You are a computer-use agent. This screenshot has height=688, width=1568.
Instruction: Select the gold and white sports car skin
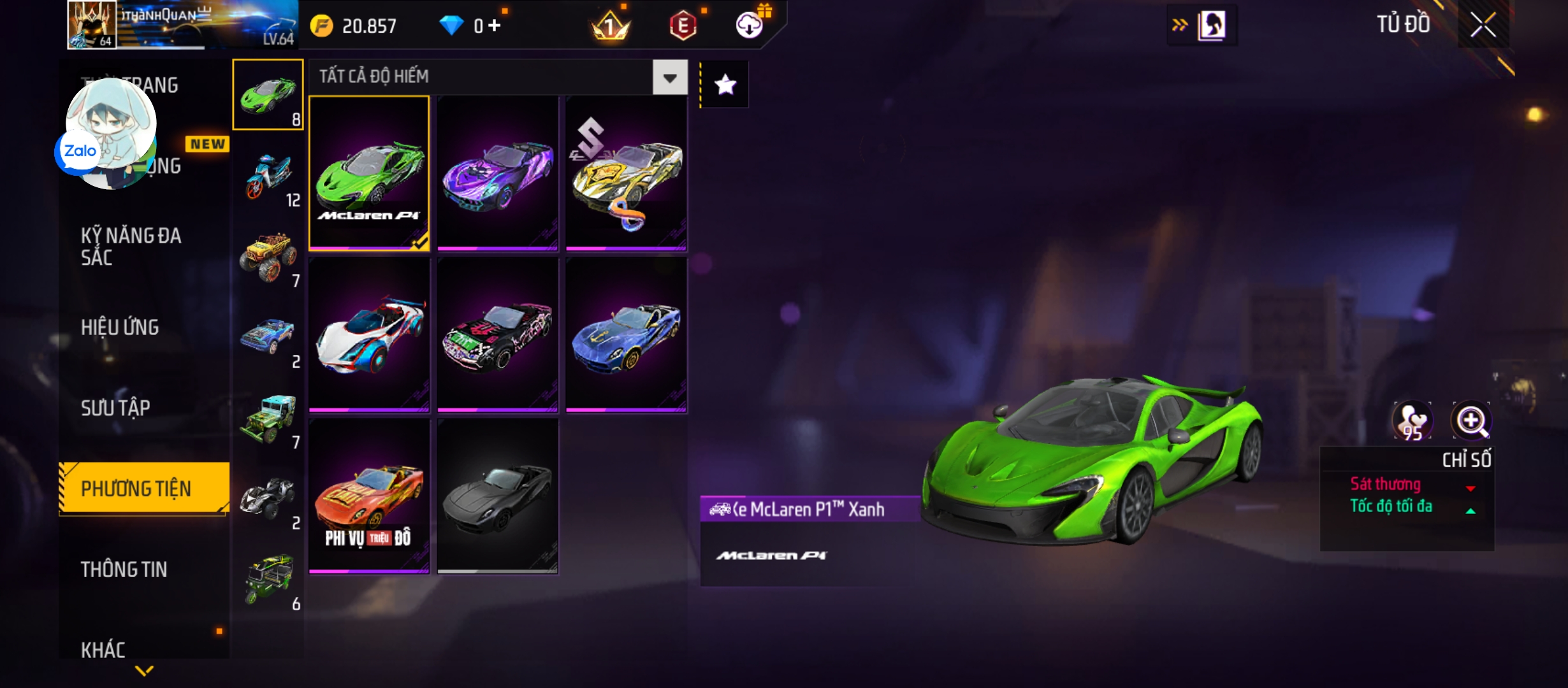(626, 173)
